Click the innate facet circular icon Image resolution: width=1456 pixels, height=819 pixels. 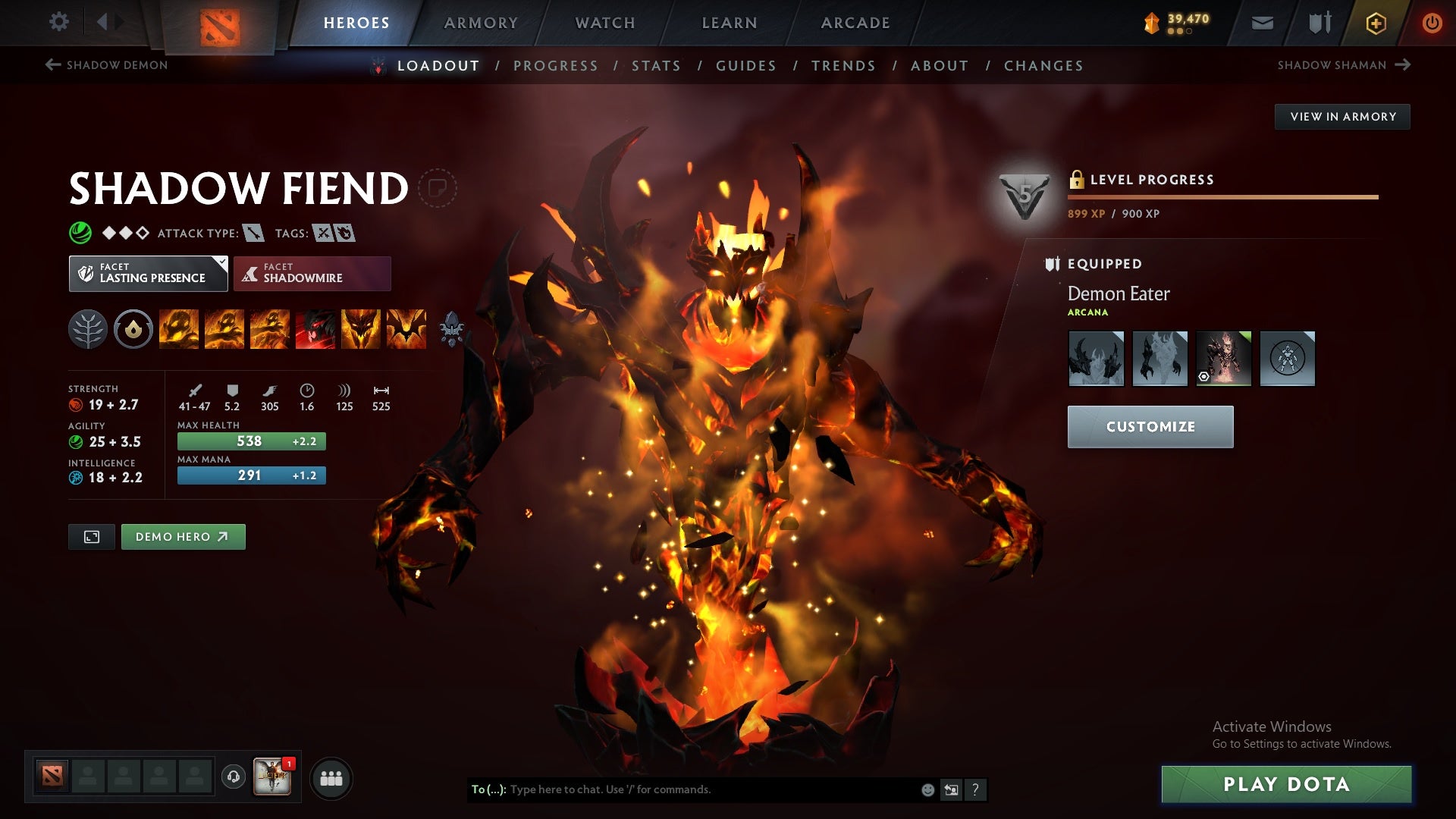[x=133, y=329]
